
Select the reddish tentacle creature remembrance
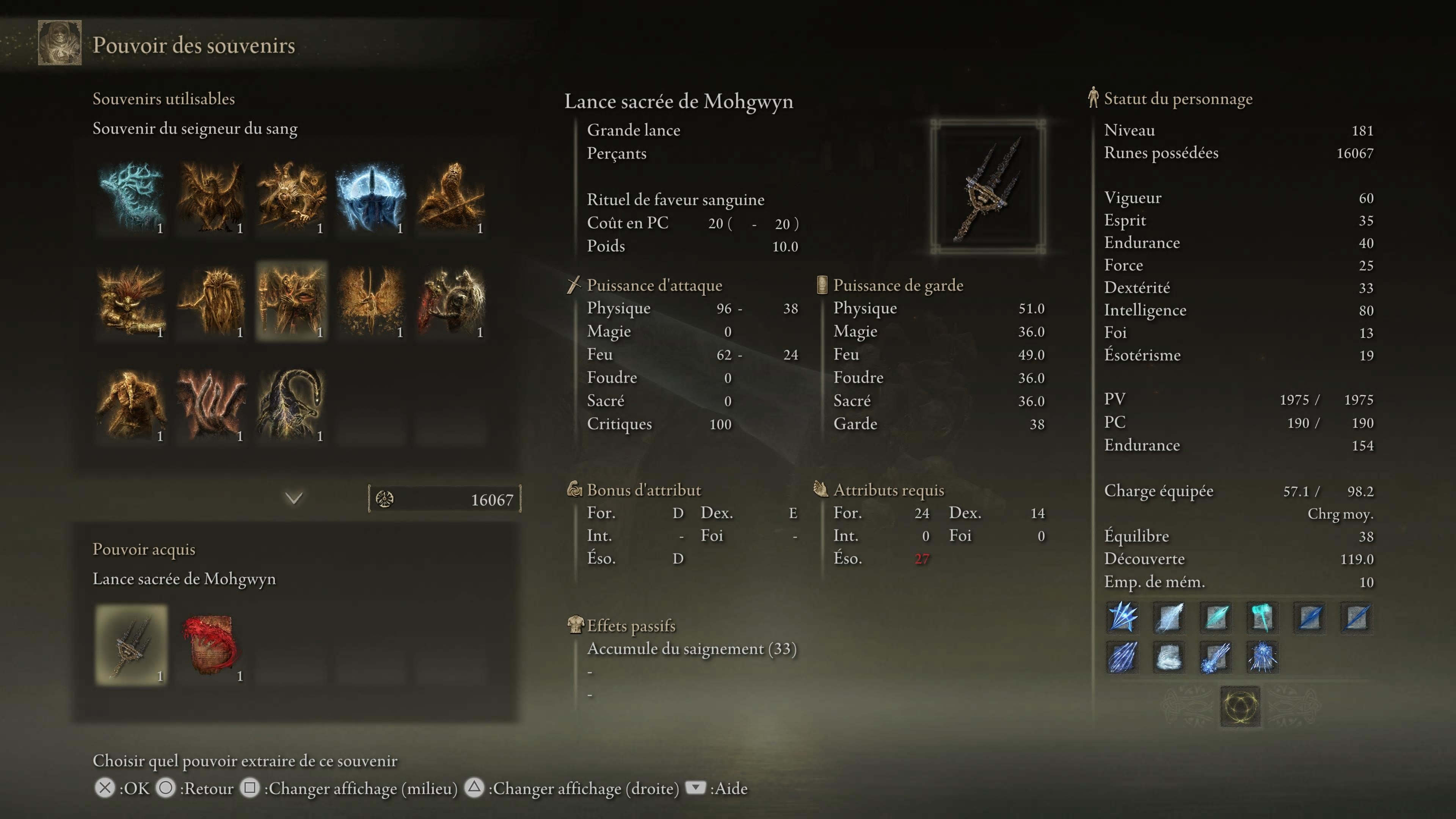point(211,405)
